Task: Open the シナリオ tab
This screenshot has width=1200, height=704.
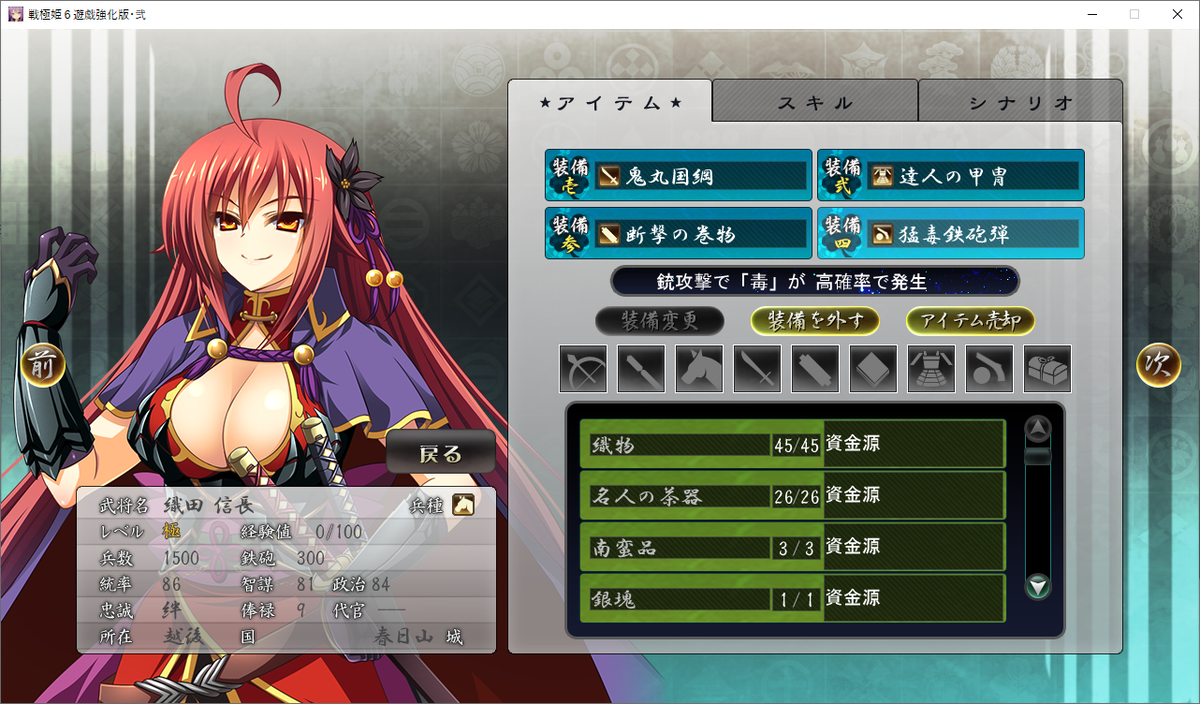Action: tap(1020, 102)
